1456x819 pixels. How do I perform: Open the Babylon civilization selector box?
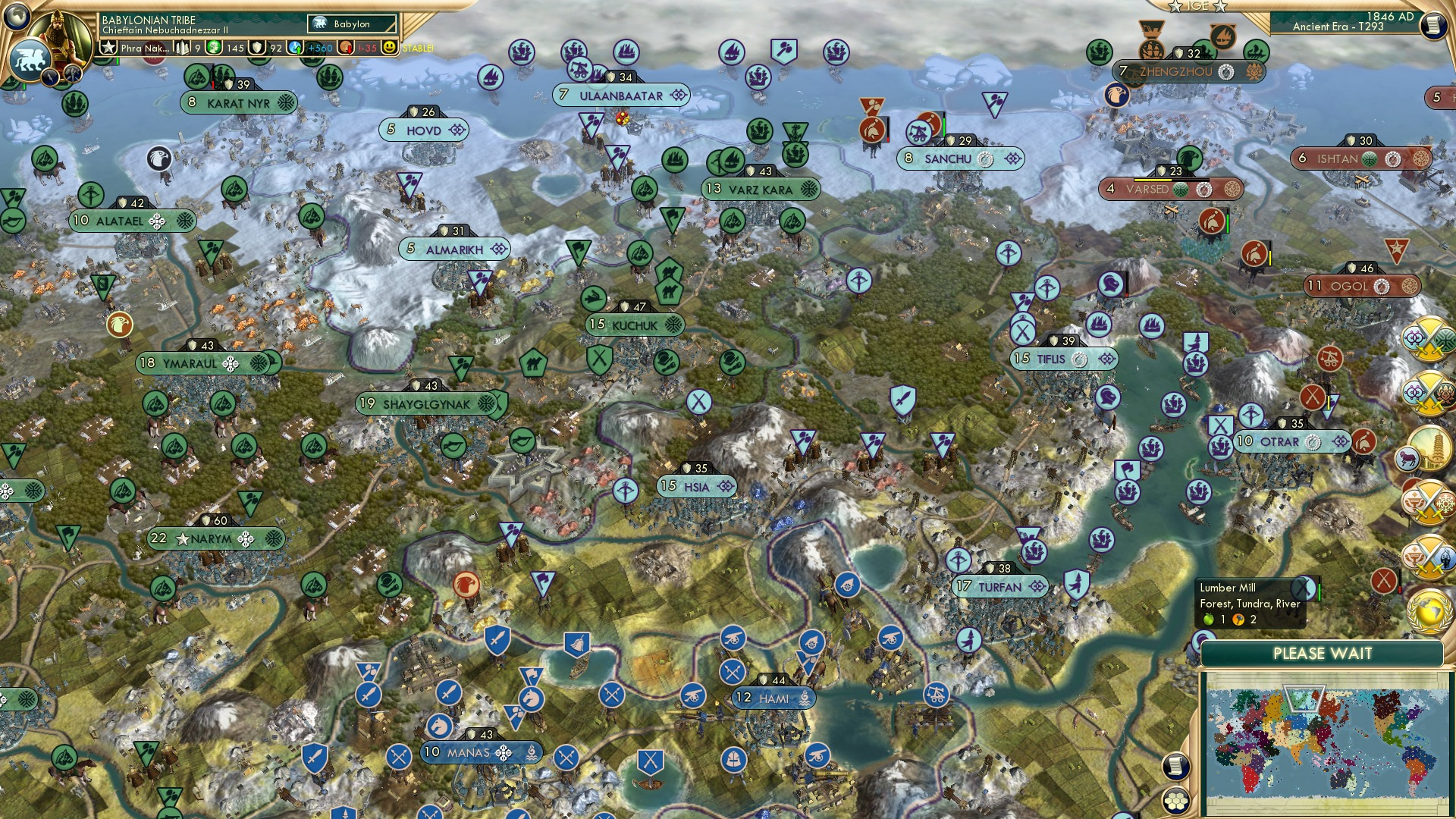pyautogui.click(x=350, y=24)
